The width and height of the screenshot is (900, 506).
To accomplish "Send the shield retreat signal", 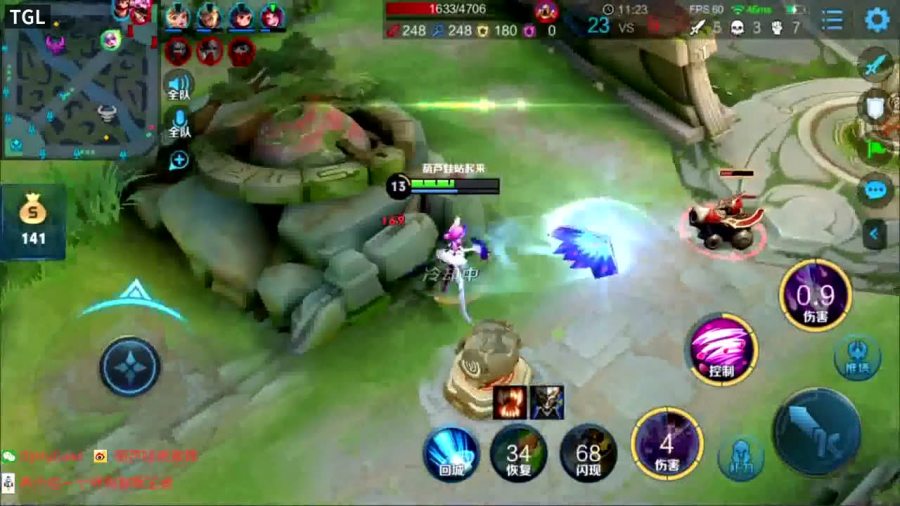I will [x=875, y=106].
